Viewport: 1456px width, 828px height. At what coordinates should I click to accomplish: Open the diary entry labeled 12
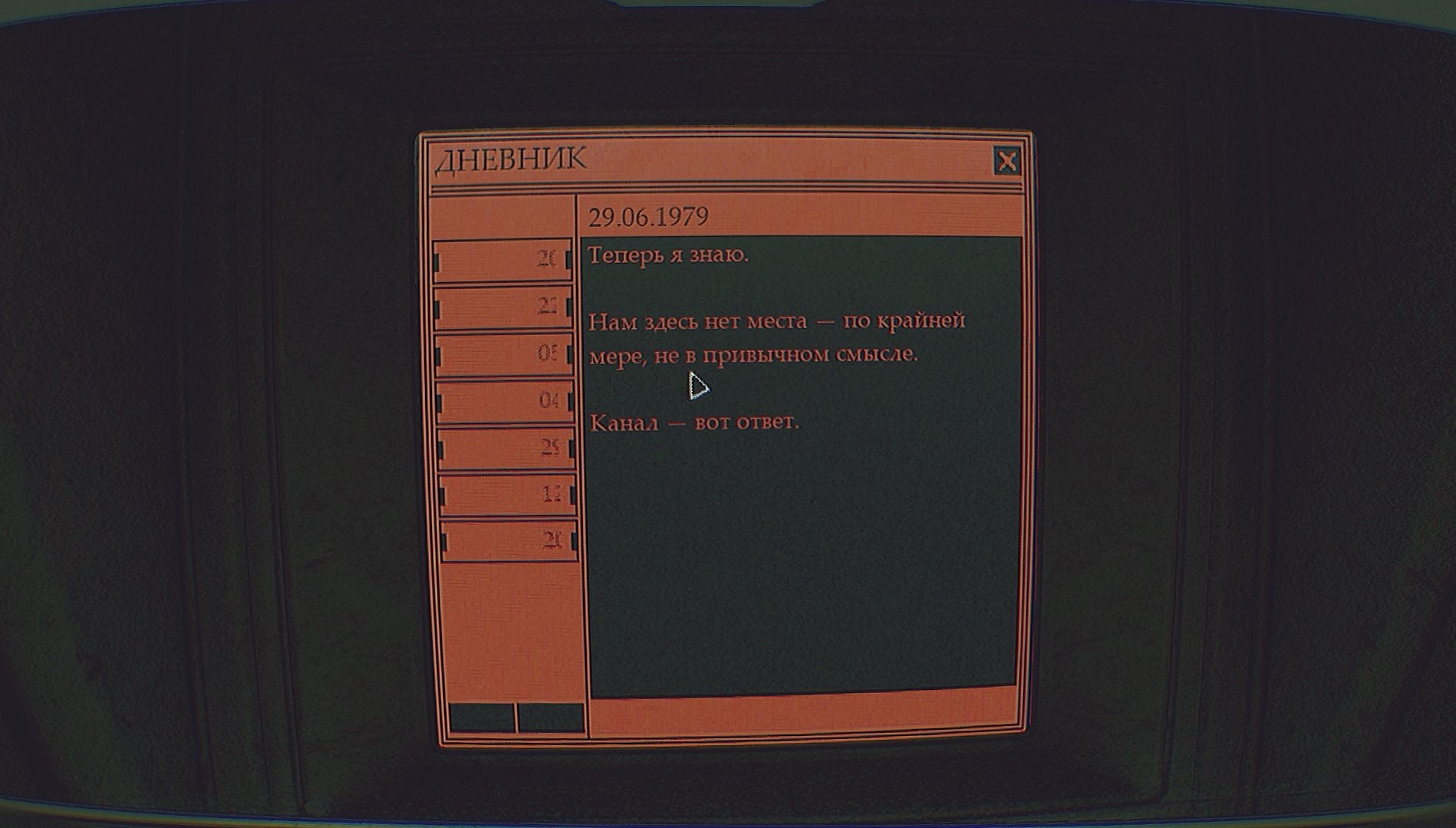pos(508,495)
